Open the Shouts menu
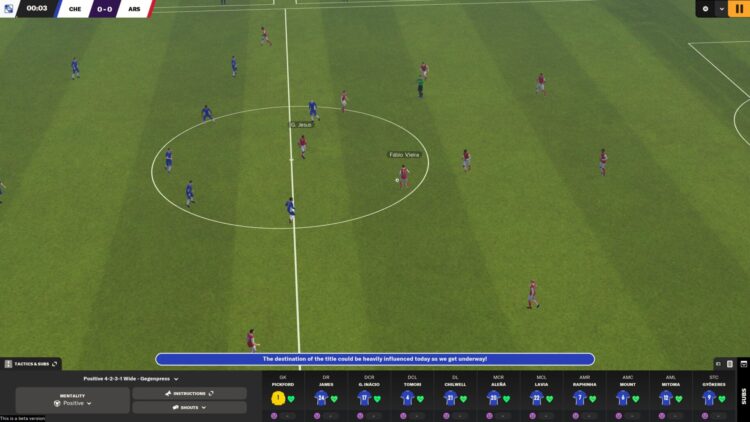 [189, 407]
